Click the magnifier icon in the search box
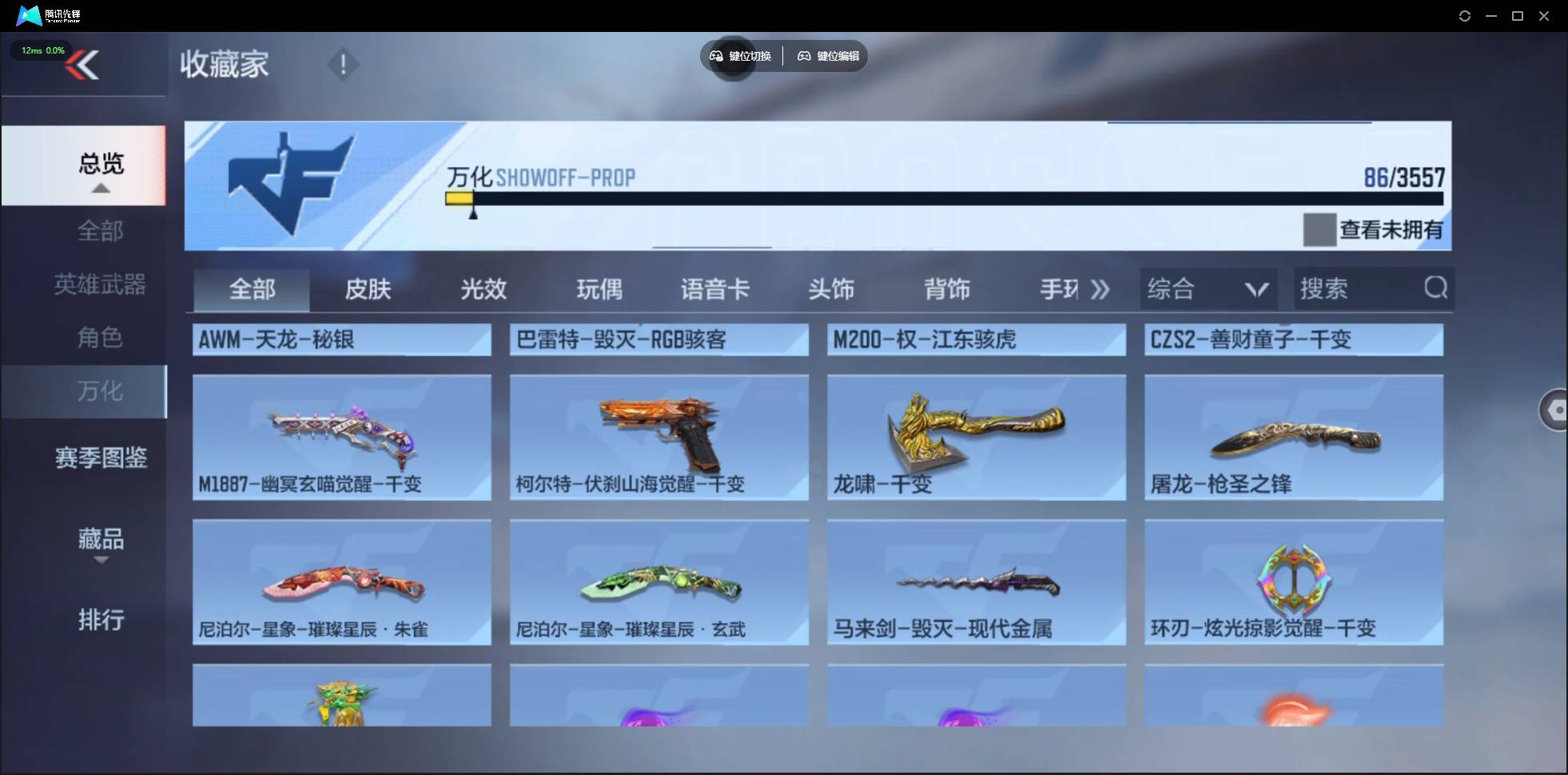Screen dimensions: 1568x775 (x=1435, y=288)
